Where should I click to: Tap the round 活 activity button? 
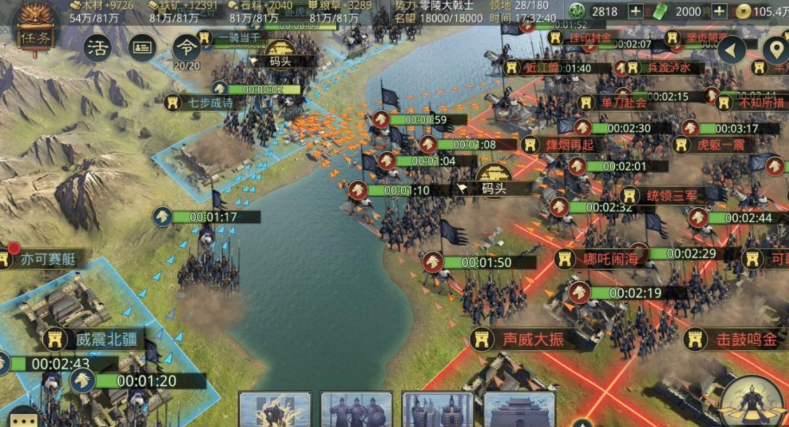tap(97, 48)
